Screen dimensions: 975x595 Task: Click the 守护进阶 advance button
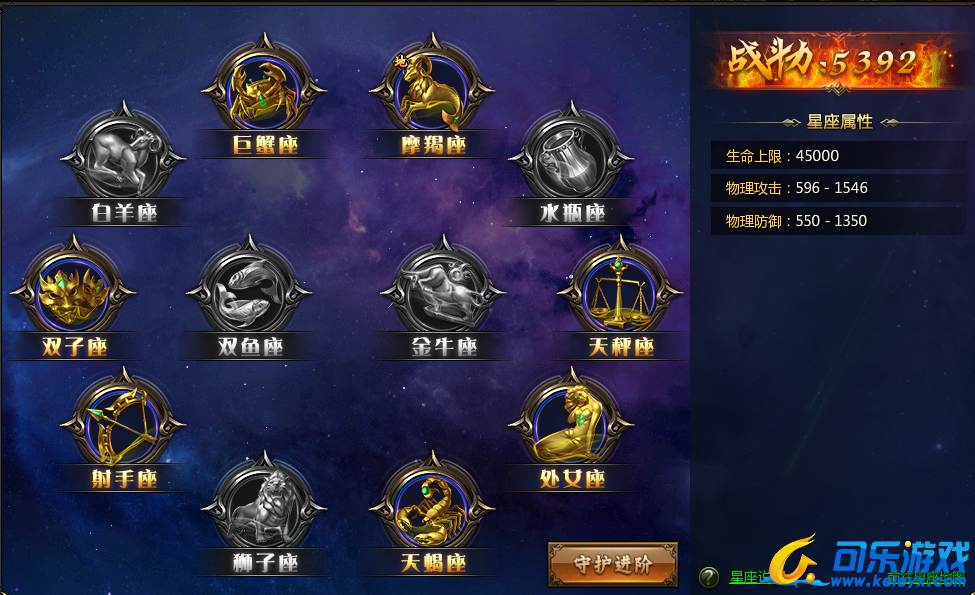(x=613, y=564)
